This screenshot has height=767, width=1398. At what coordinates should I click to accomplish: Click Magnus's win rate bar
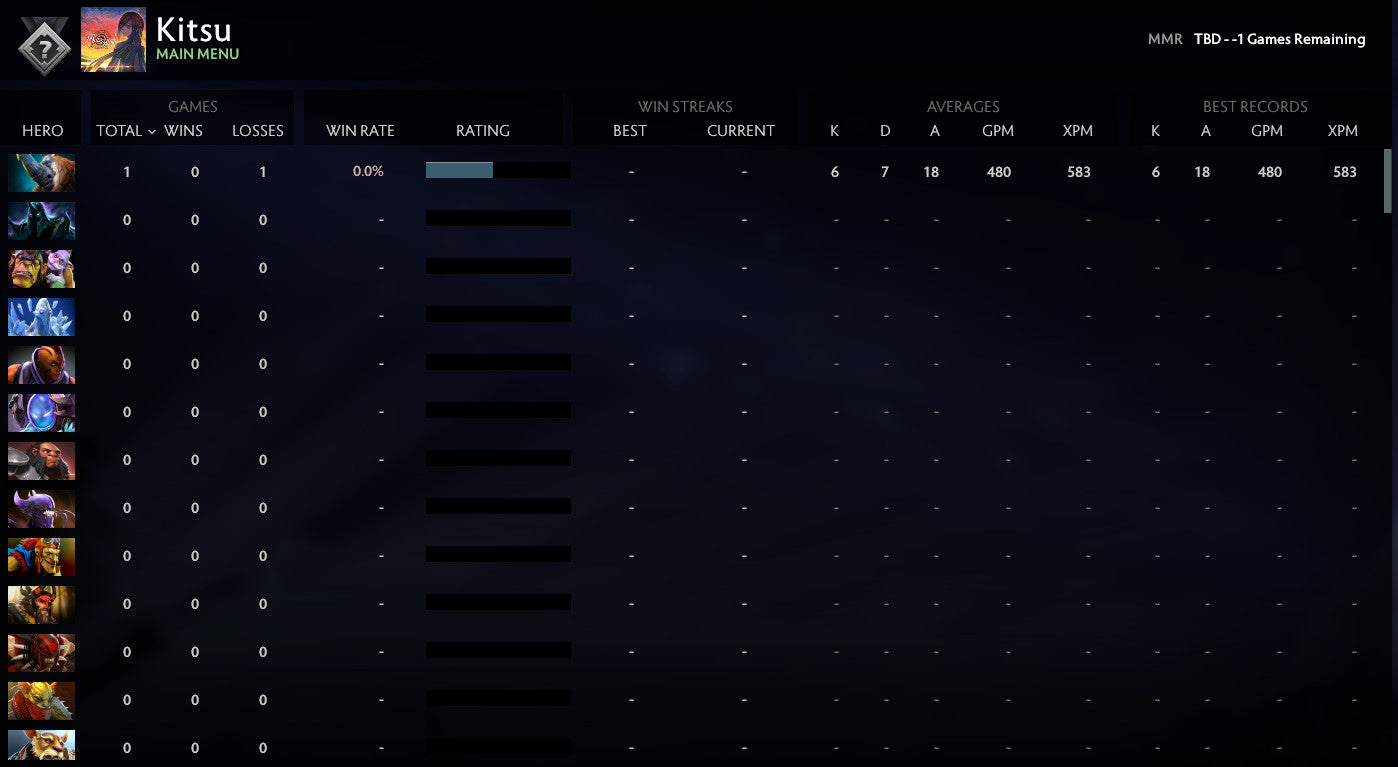pos(459,170)
